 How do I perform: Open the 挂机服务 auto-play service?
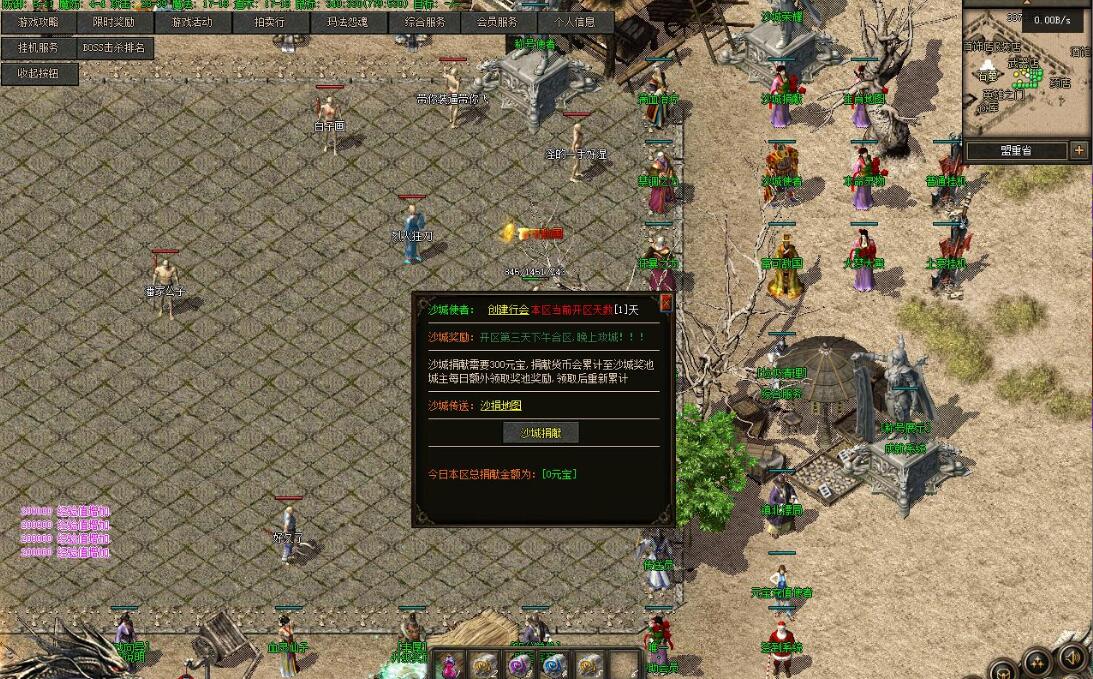coord(39,48)
